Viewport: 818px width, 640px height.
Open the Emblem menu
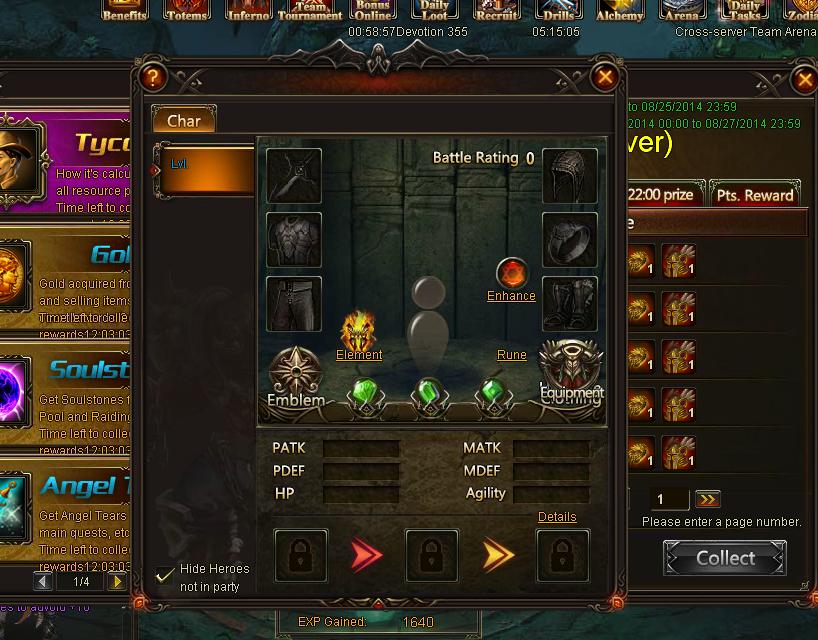[295, 377]
